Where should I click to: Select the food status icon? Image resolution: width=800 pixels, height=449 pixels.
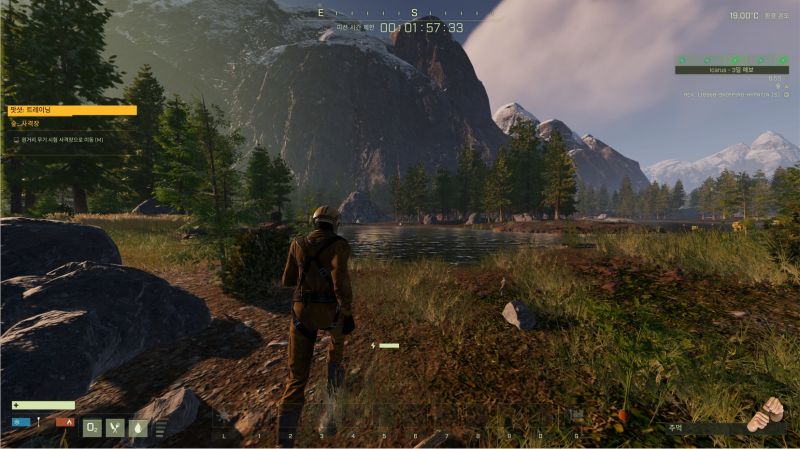pos(115,428)
